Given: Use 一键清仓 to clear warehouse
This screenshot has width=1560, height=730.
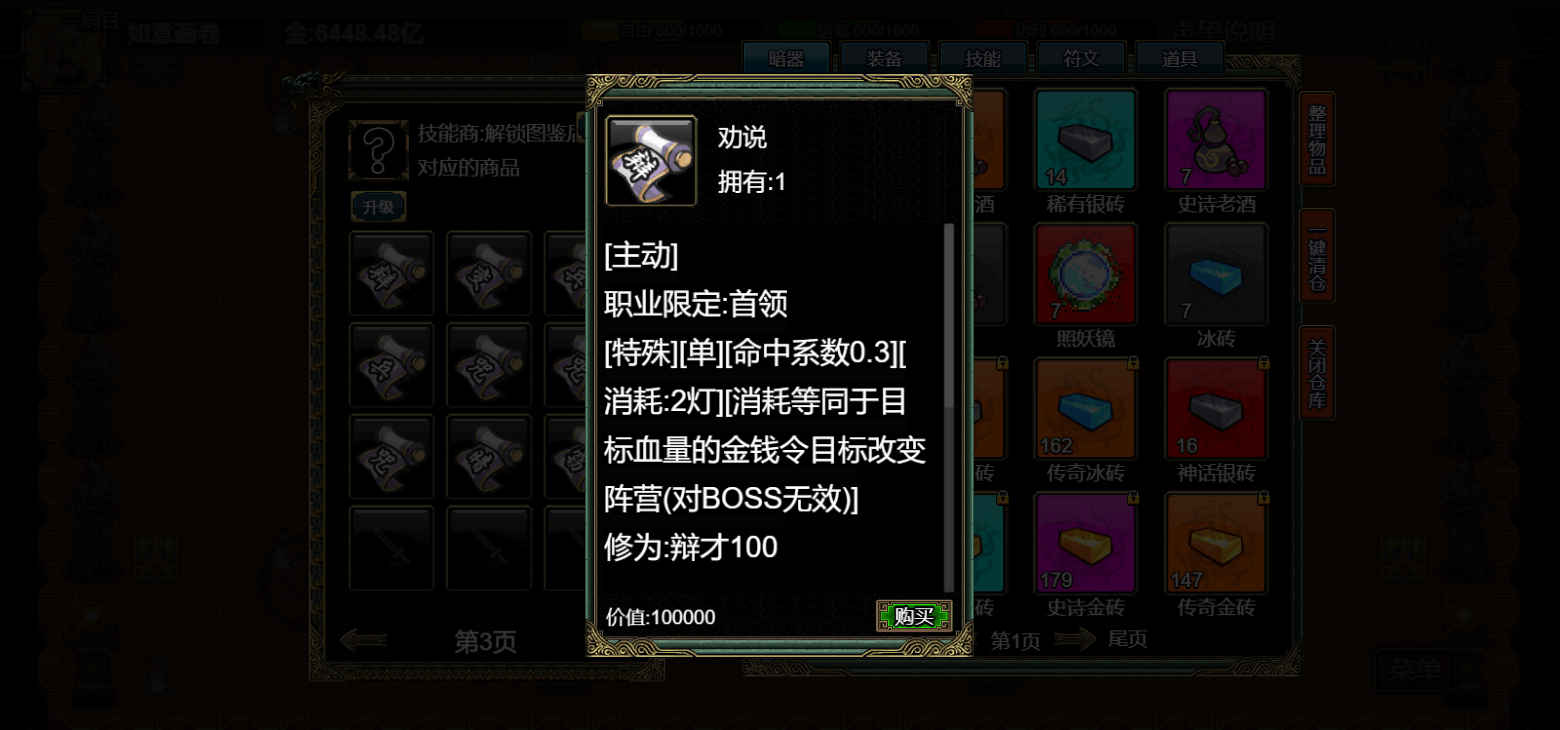Looking at the screenshot, I should click(1316, 258).
